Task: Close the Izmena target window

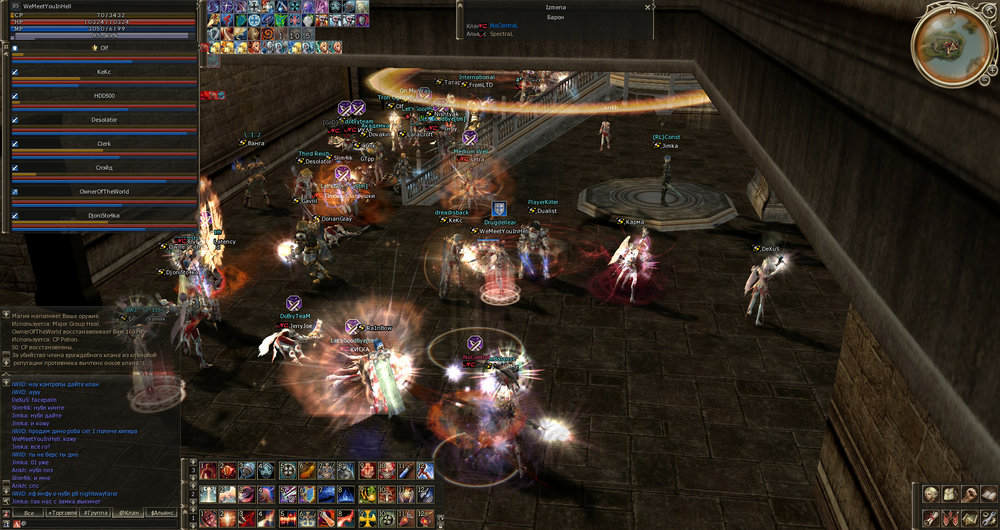Action: 648,7
